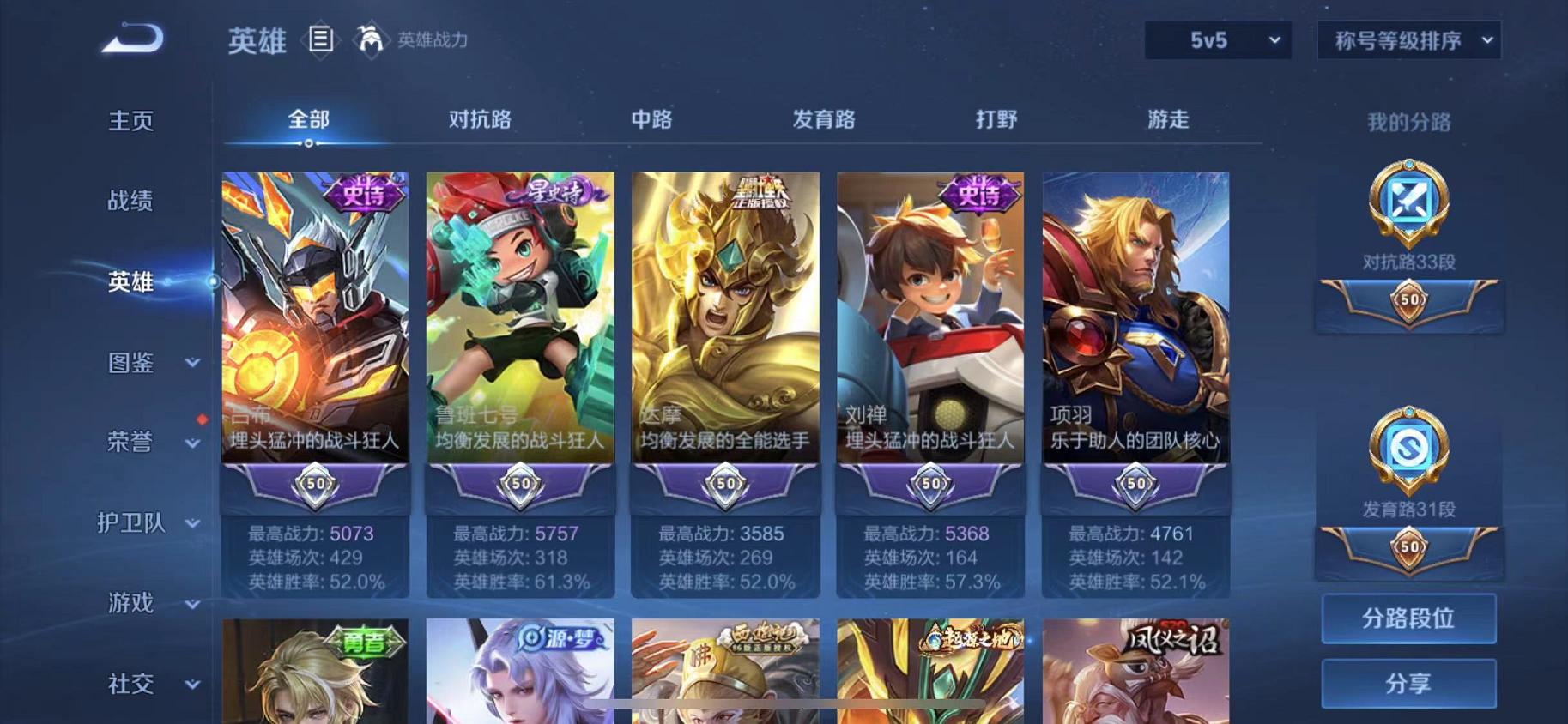The width and height of the screenshot is (1568, 724).
Task: Open the 英雄战力 helmet icon at top
Action: [371, 40]
